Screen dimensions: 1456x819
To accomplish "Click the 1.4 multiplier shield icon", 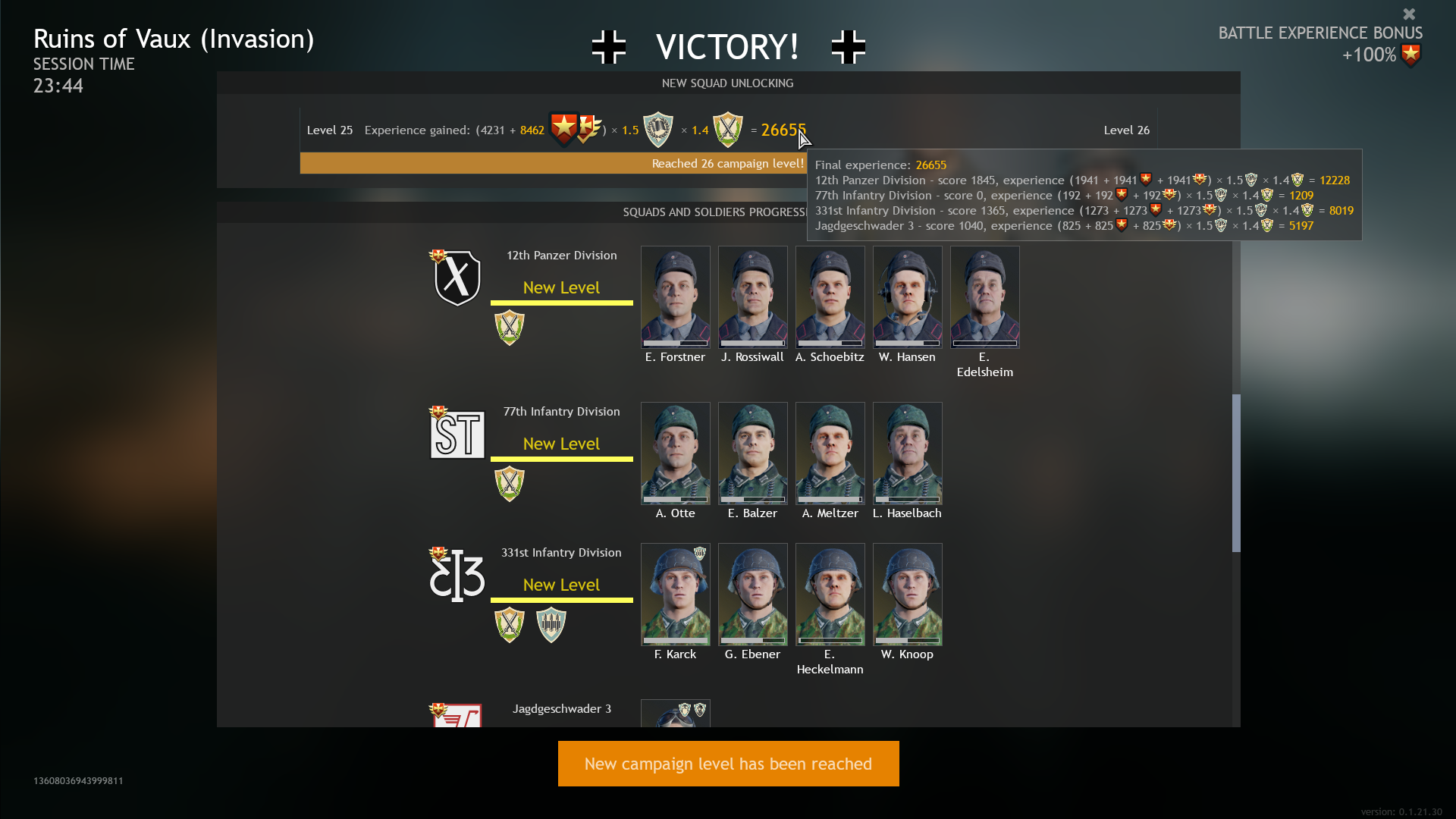I will tap(728, 129).
